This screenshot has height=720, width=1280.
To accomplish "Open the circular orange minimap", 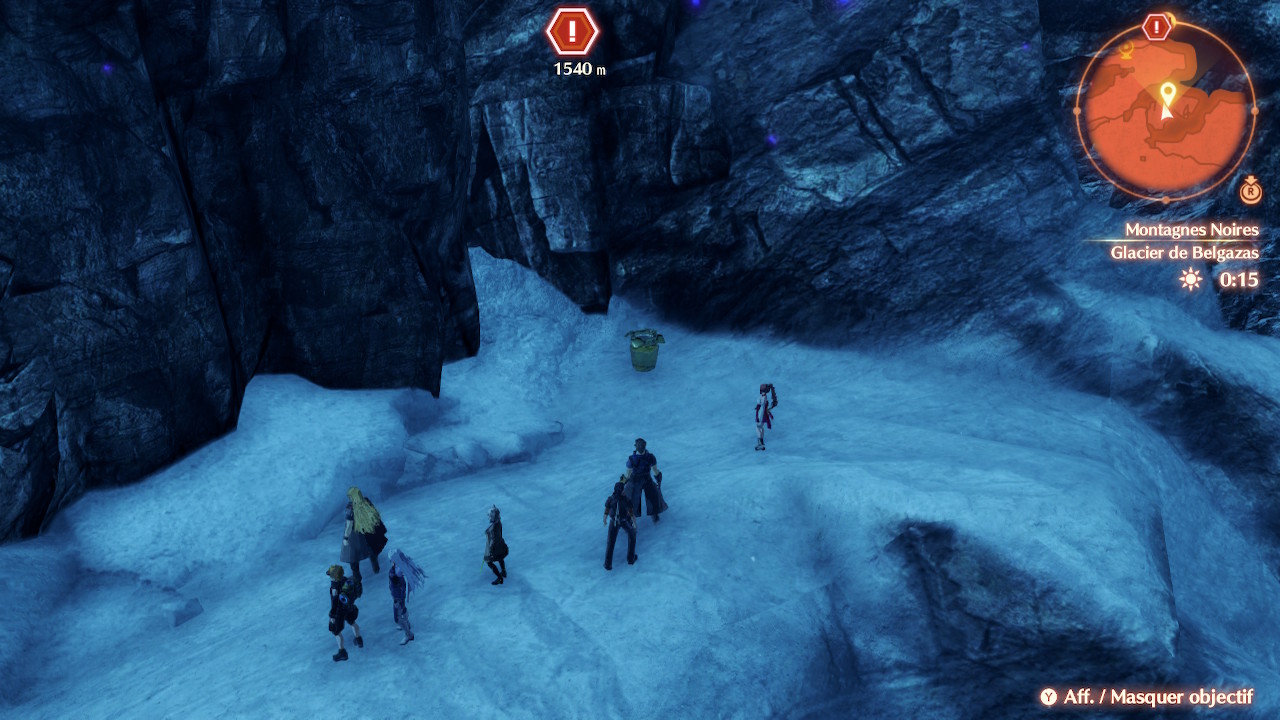I will pos(1166,110).
